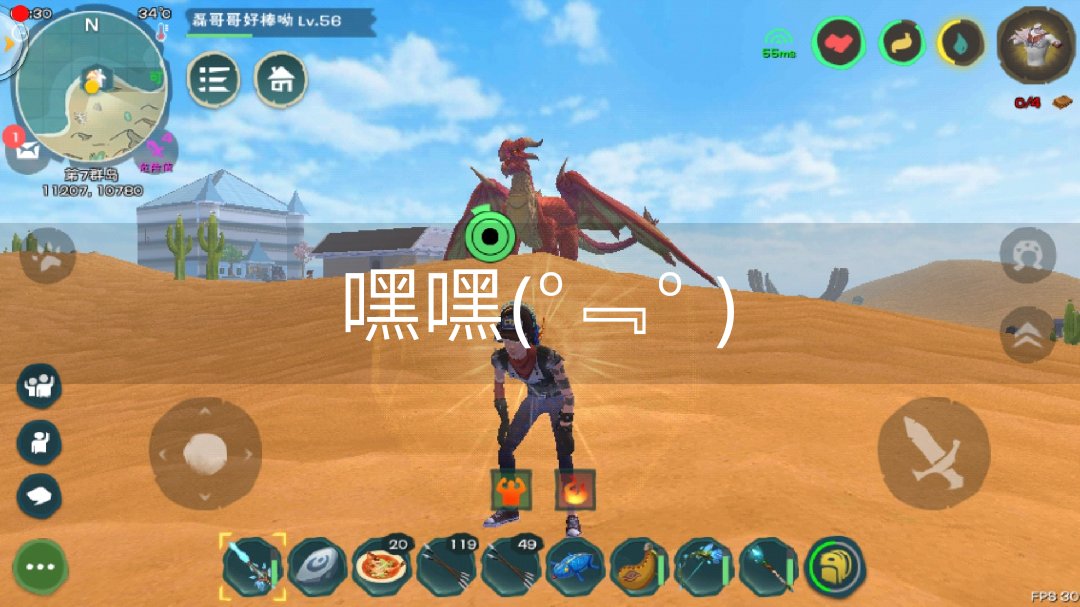1080x607 pixels.
Task: Open the mail envelope with notification badge
Action: click(26, 150)
